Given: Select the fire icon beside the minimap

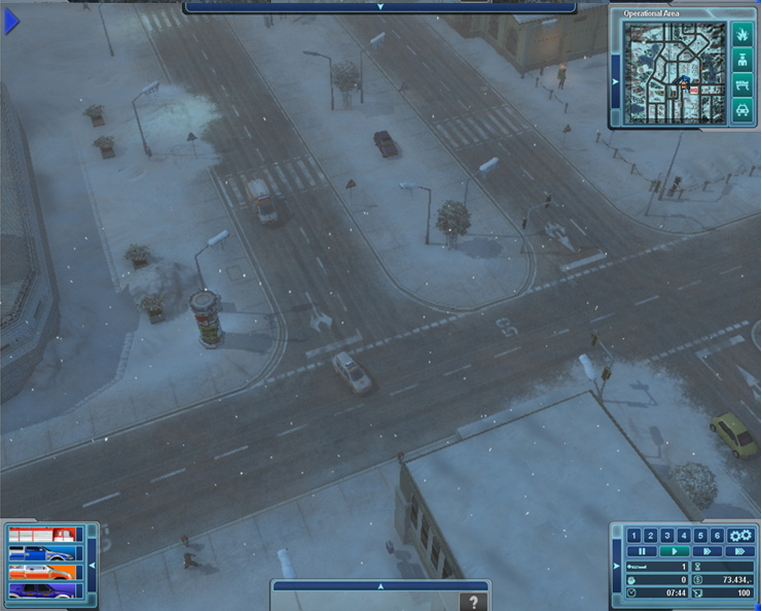Looking at the screenshot, I should [742, 34].
